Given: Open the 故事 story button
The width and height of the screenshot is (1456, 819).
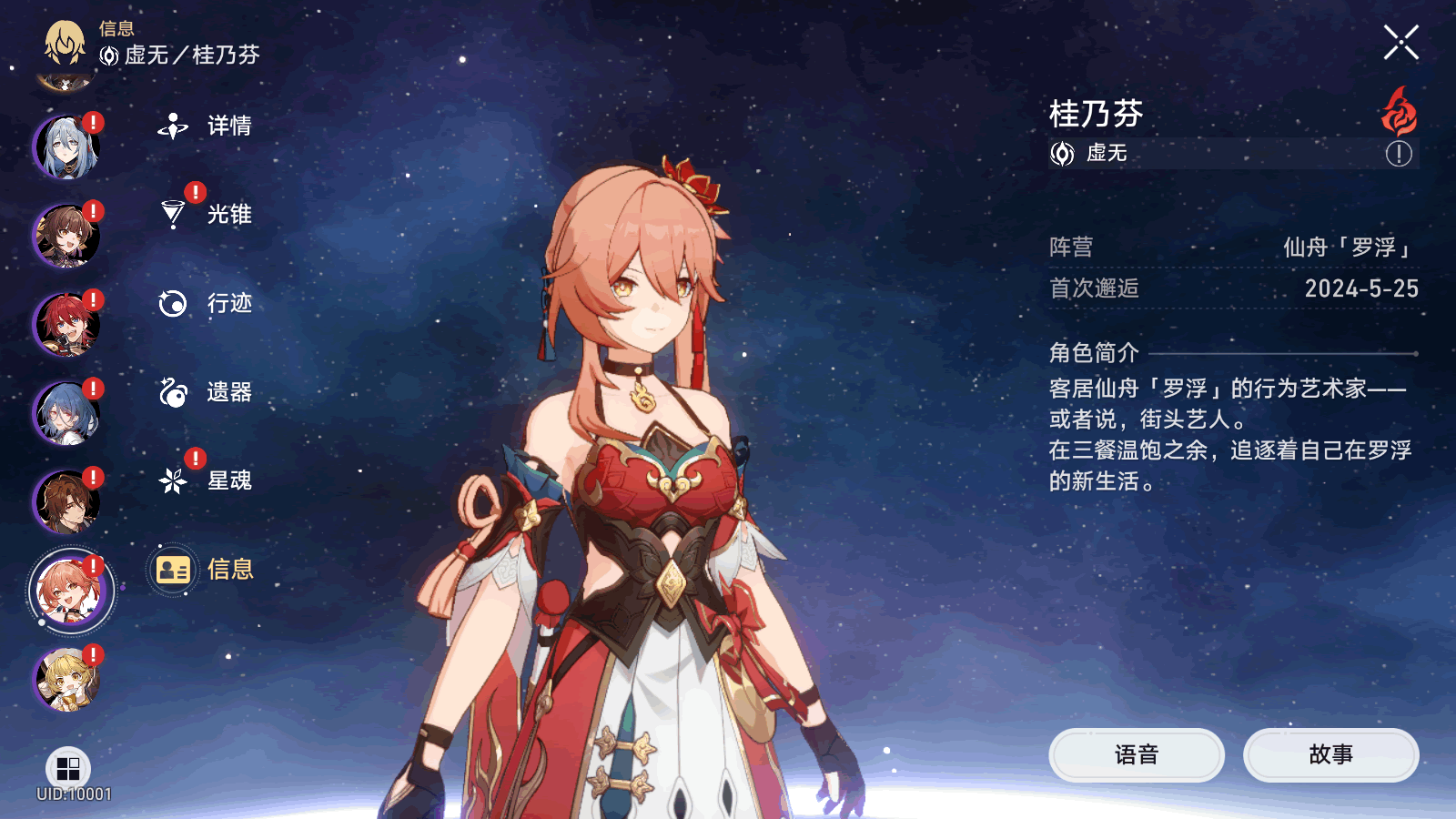Looking at the screenshot, I should pyautogui.click(x=1330, y=754).
